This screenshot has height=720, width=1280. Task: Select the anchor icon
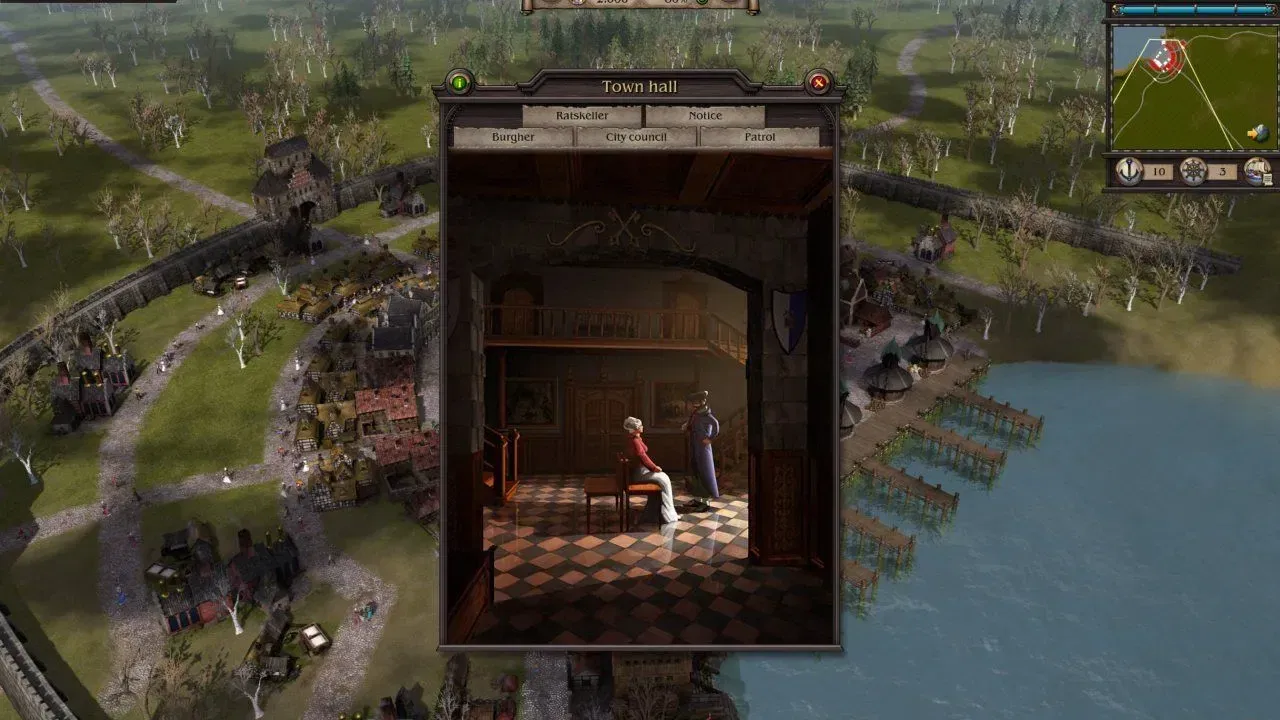point(1130,171)
